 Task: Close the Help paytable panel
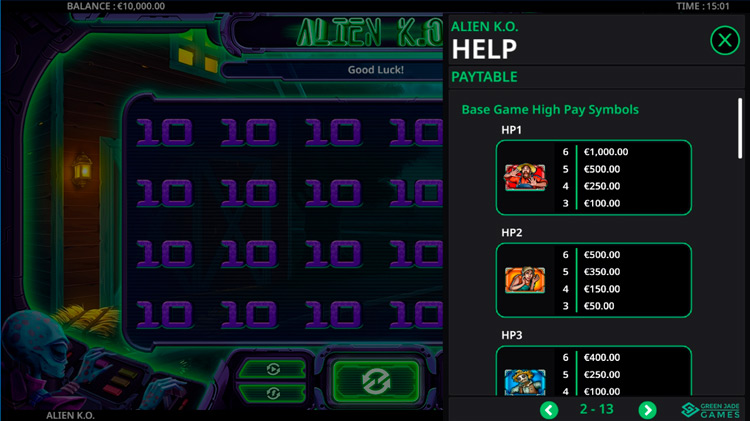click(x=724, y=40)
